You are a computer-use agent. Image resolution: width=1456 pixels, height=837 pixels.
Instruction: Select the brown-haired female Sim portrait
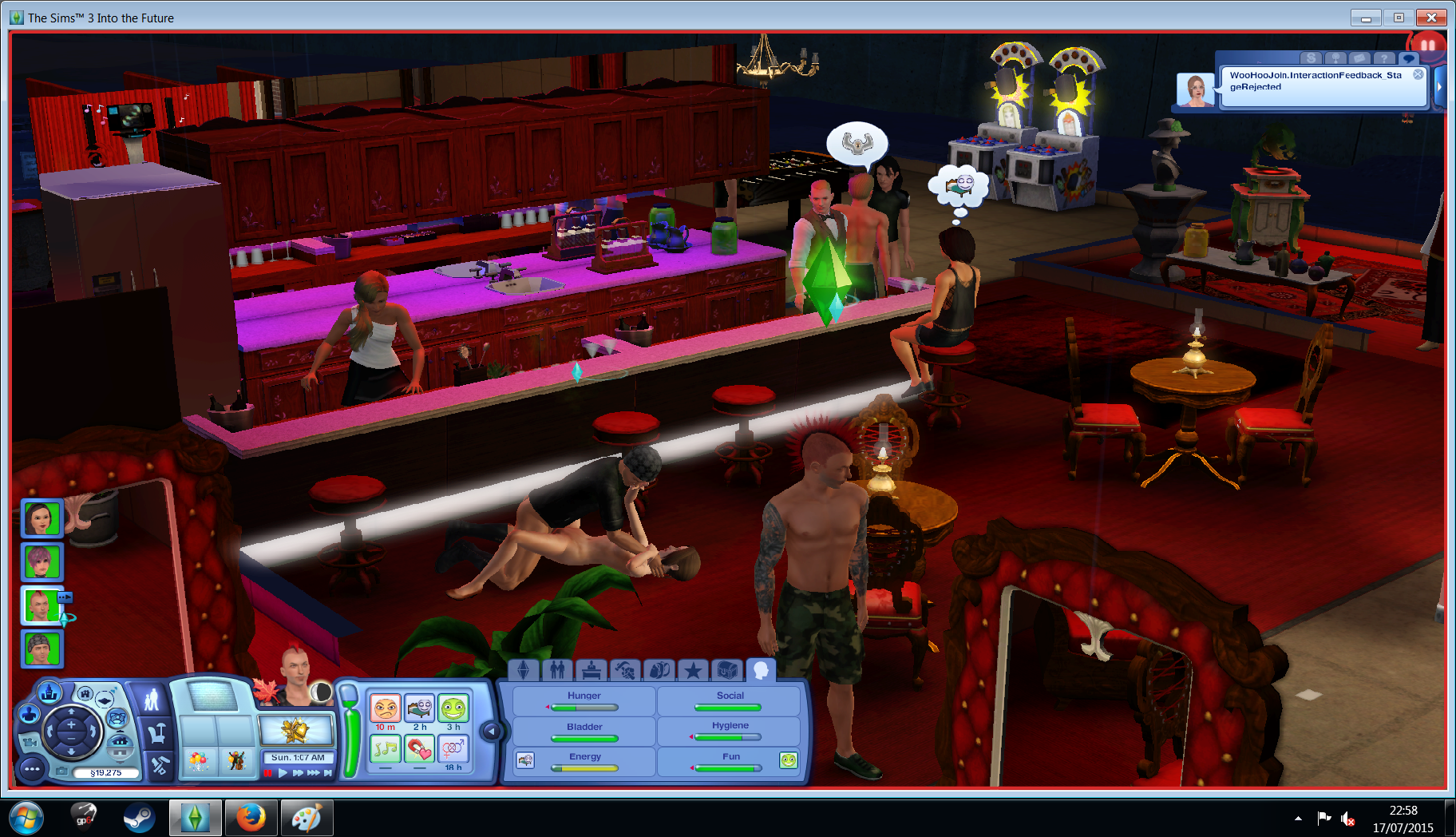41,519
